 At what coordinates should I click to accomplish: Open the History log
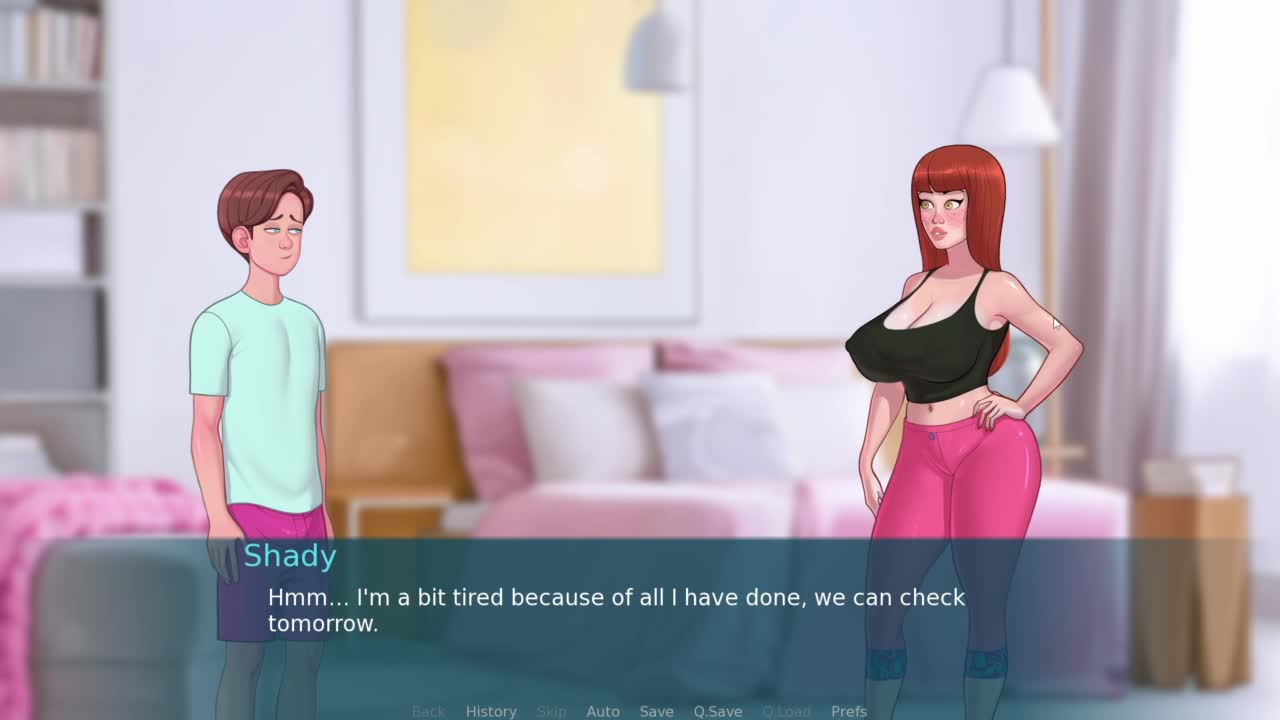(x=491, y=711)
